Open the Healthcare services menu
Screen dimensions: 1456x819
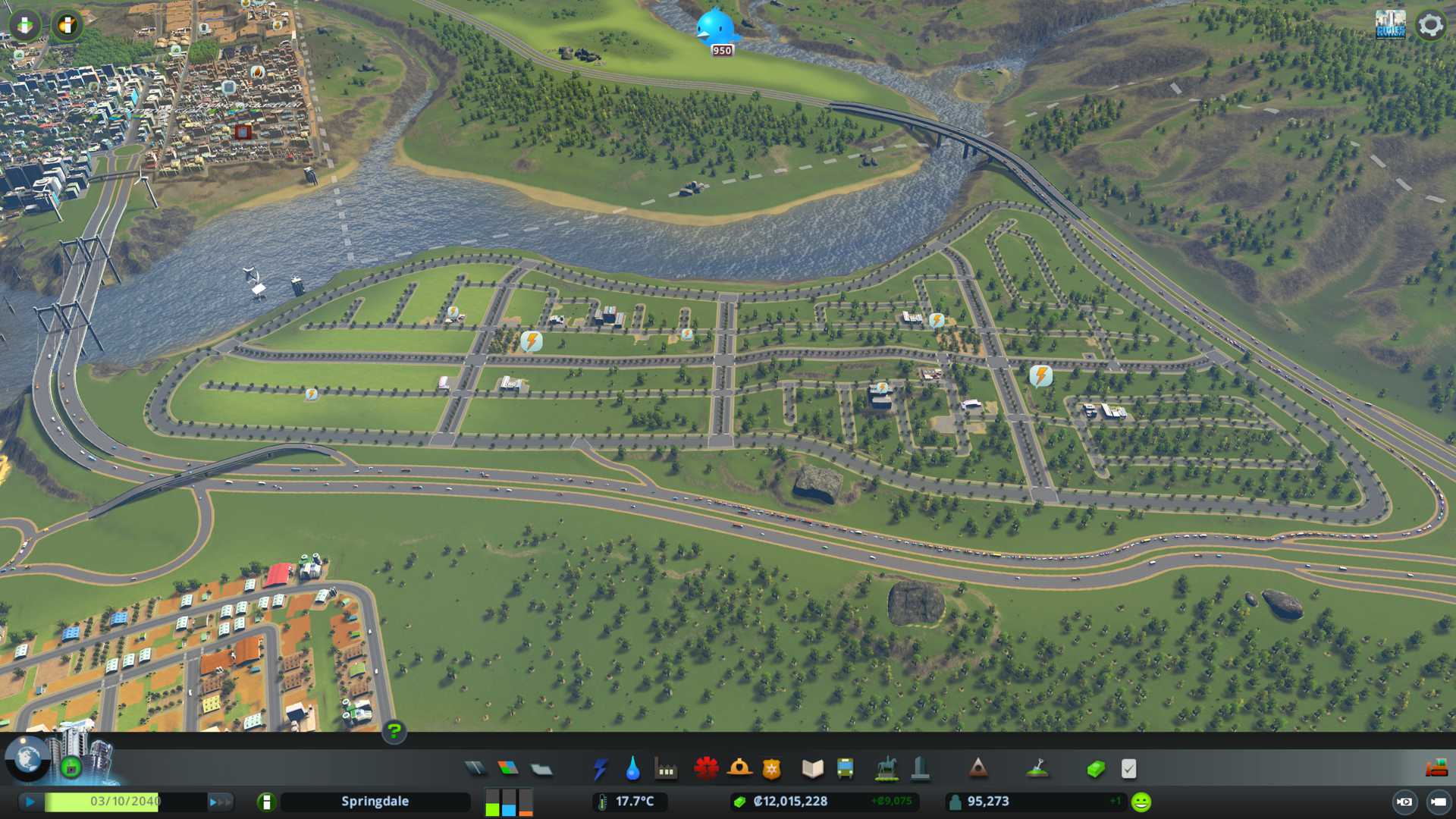click(706, 769)
